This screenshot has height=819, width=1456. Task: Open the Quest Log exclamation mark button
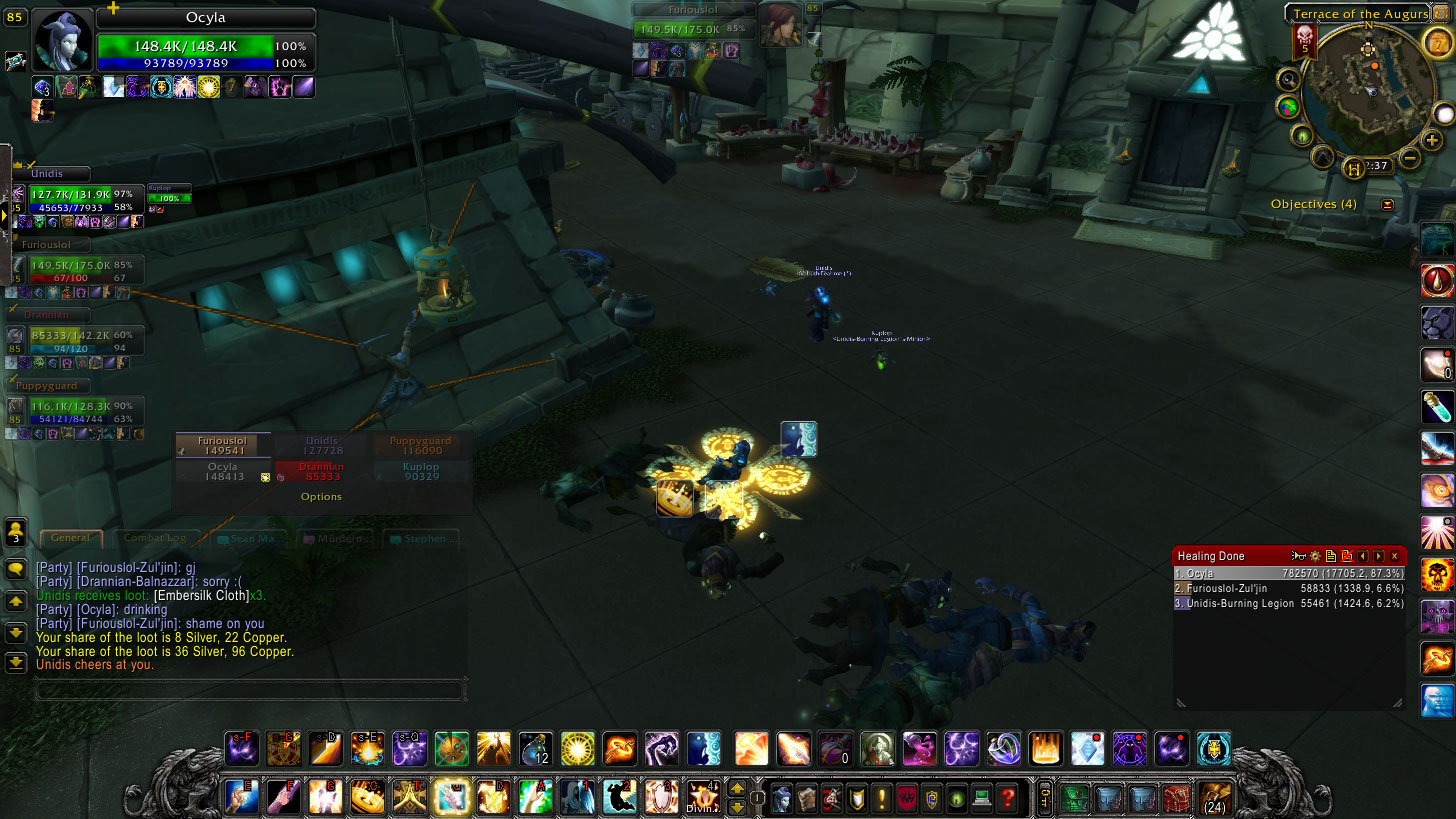pyautogui.click(x=882, y=798)
